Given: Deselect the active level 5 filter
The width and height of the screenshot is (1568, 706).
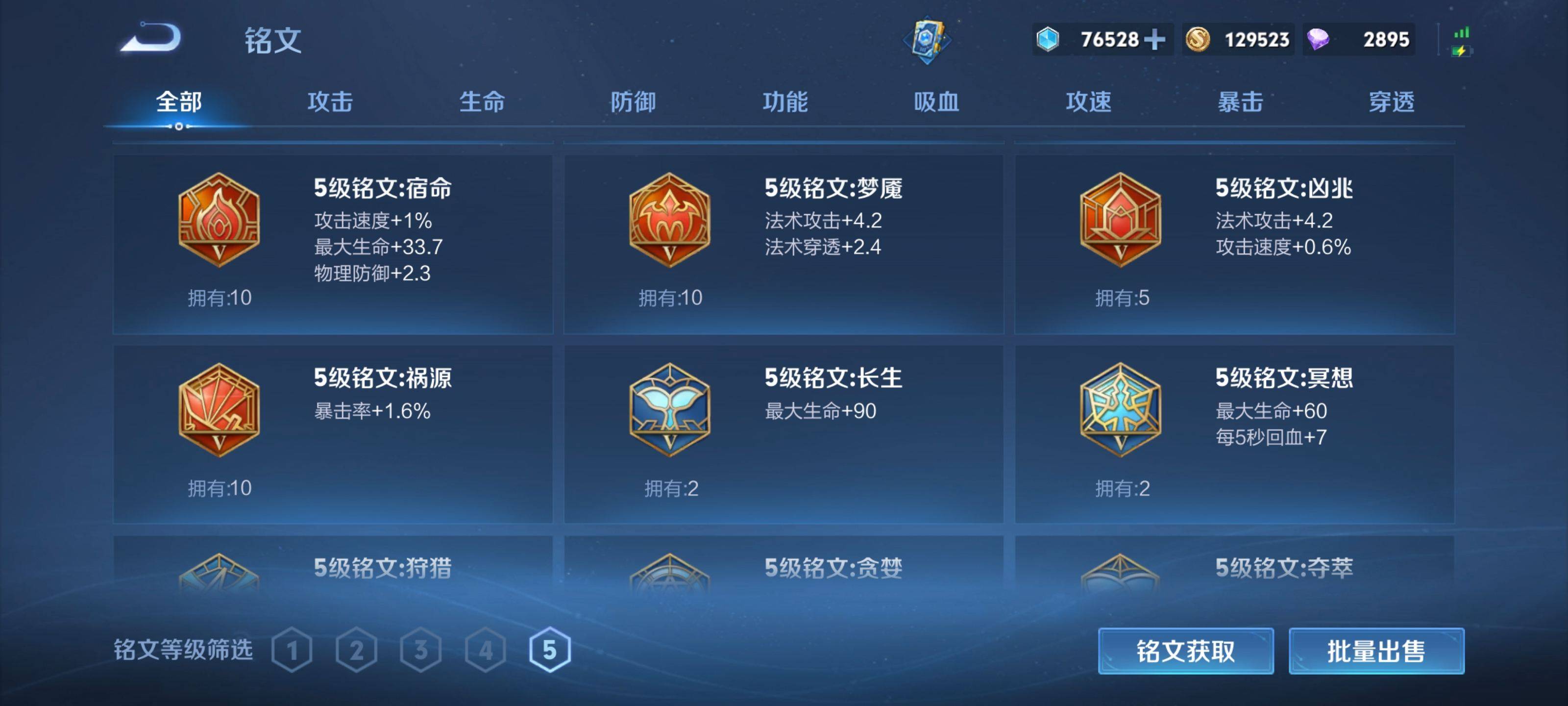Looking at the screenshot, I should (x=551, y=649).
